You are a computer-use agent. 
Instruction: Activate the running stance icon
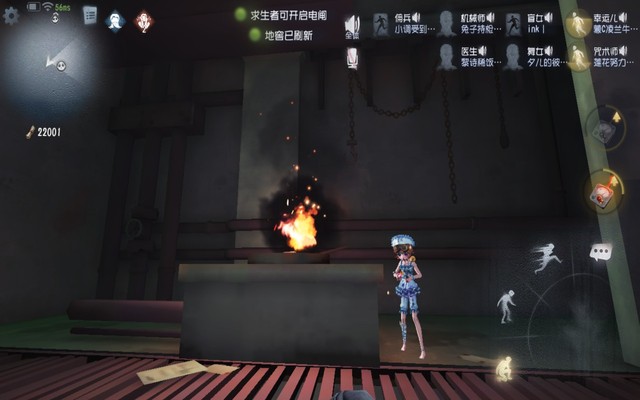pyautogui.click(x=546, y=258)
